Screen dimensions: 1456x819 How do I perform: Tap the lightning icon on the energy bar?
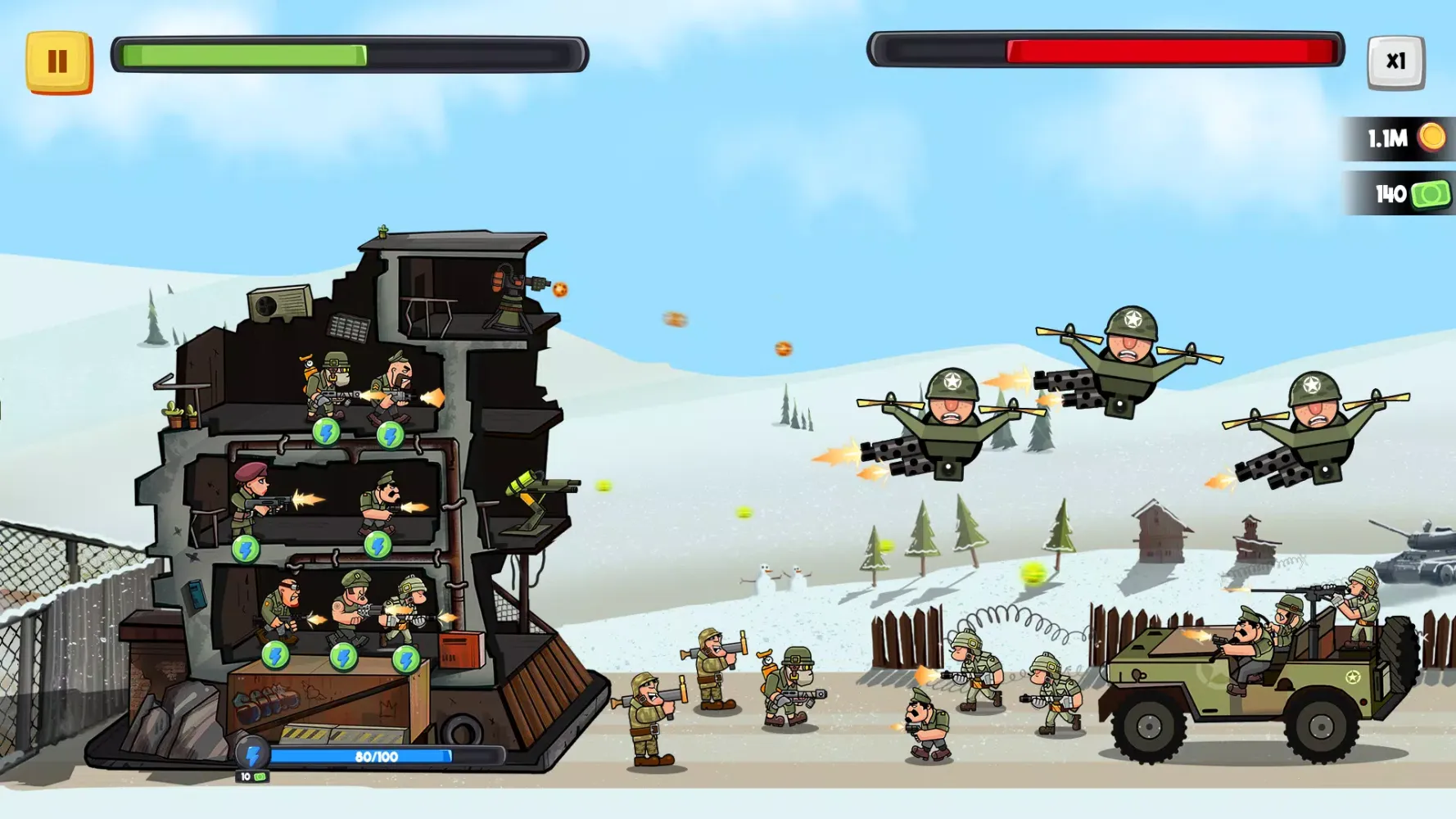(x=252, y=754)
